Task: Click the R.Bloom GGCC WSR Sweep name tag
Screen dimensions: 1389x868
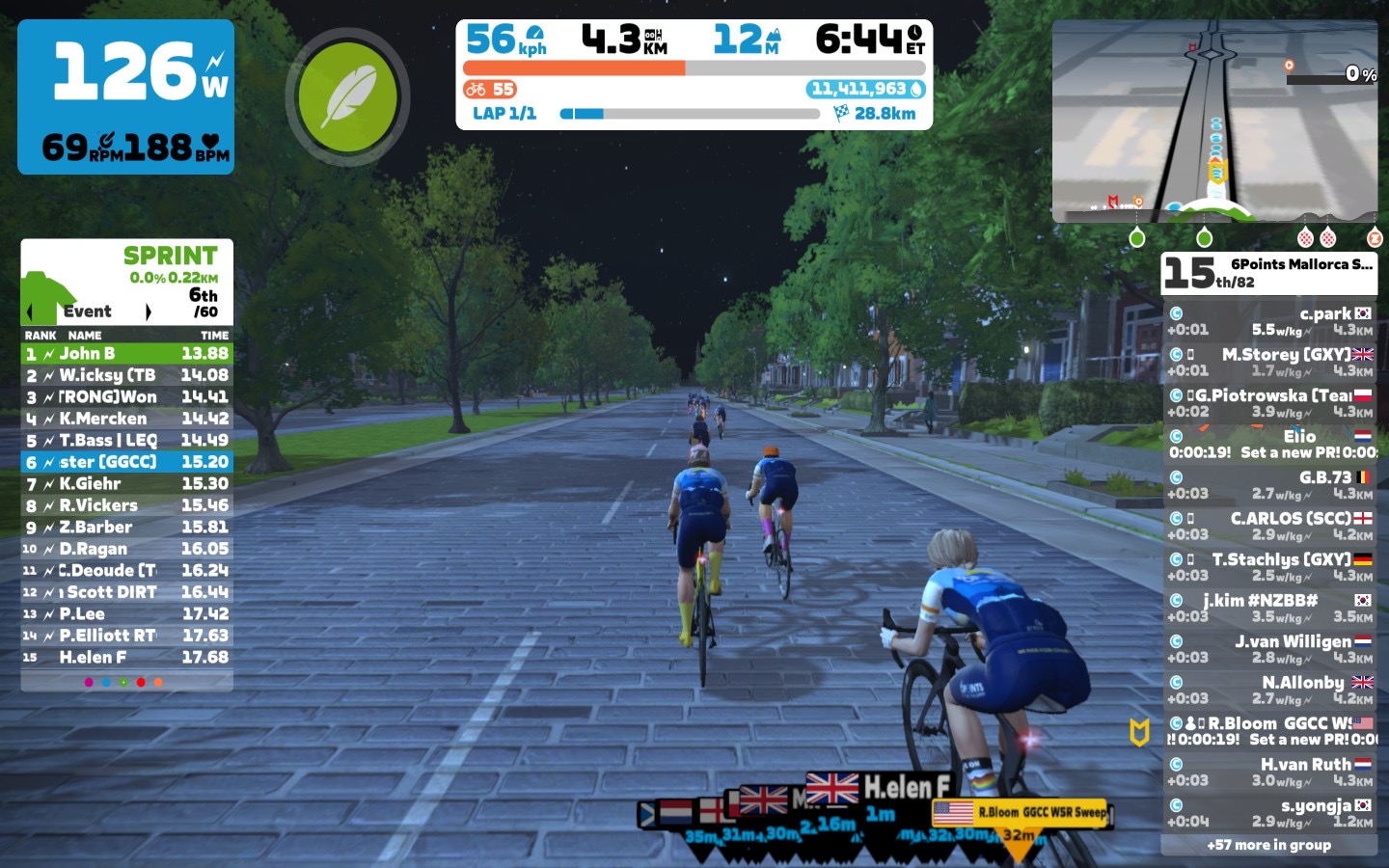Action: tap(1024, 812)
